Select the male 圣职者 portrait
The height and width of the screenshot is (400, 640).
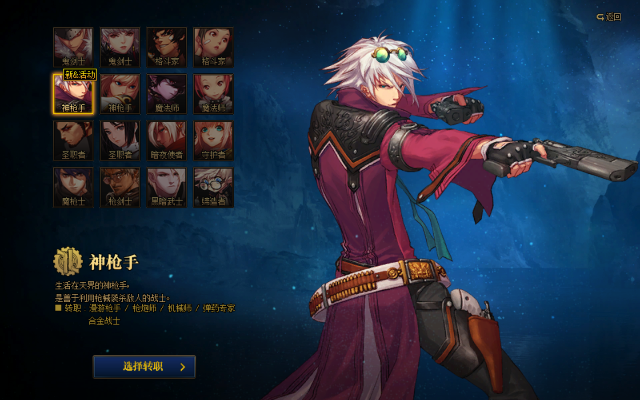pyautogui.click(x=73, y=140)
